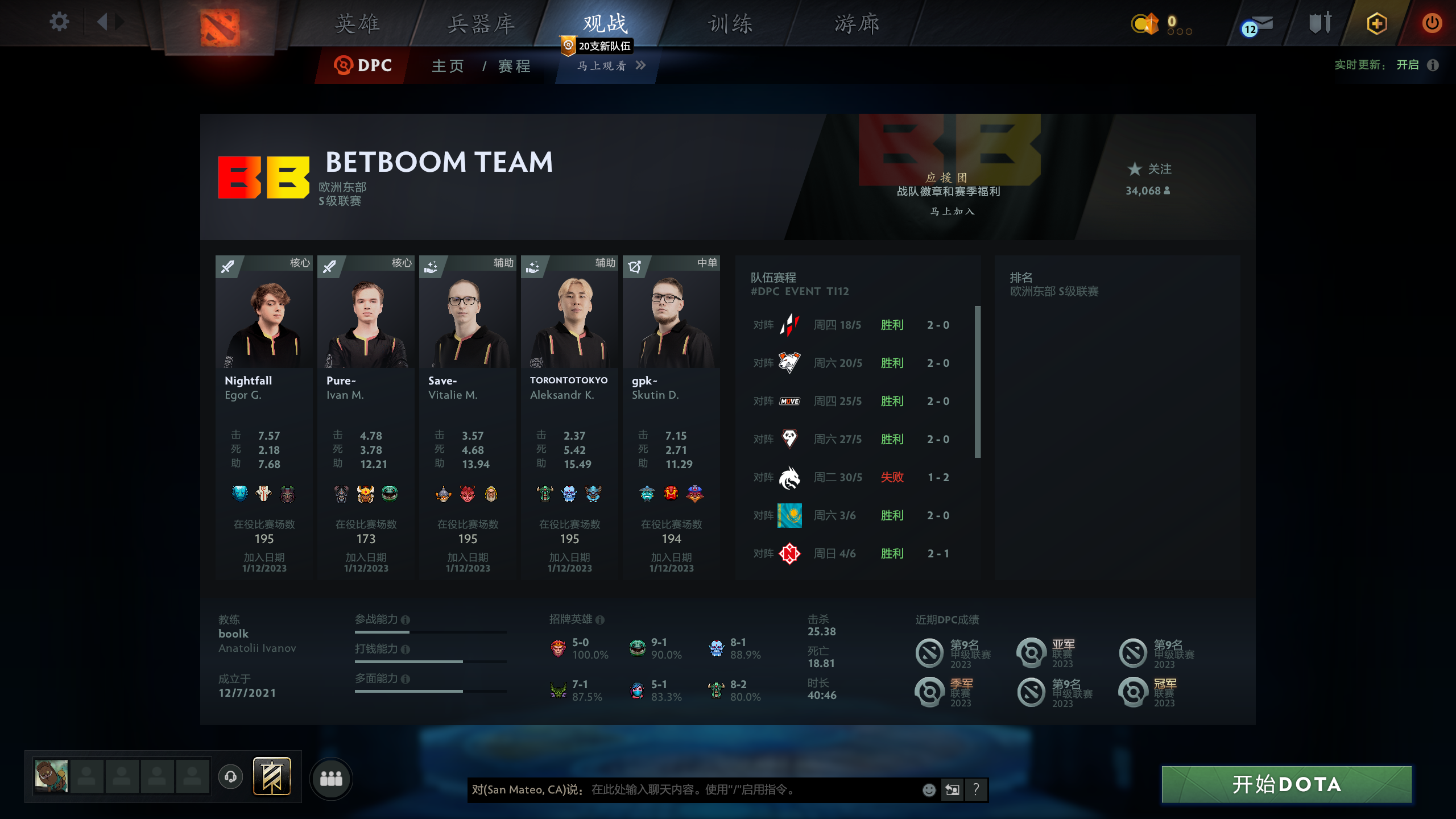Open the chat emoticon picker

tap(929, 789)
